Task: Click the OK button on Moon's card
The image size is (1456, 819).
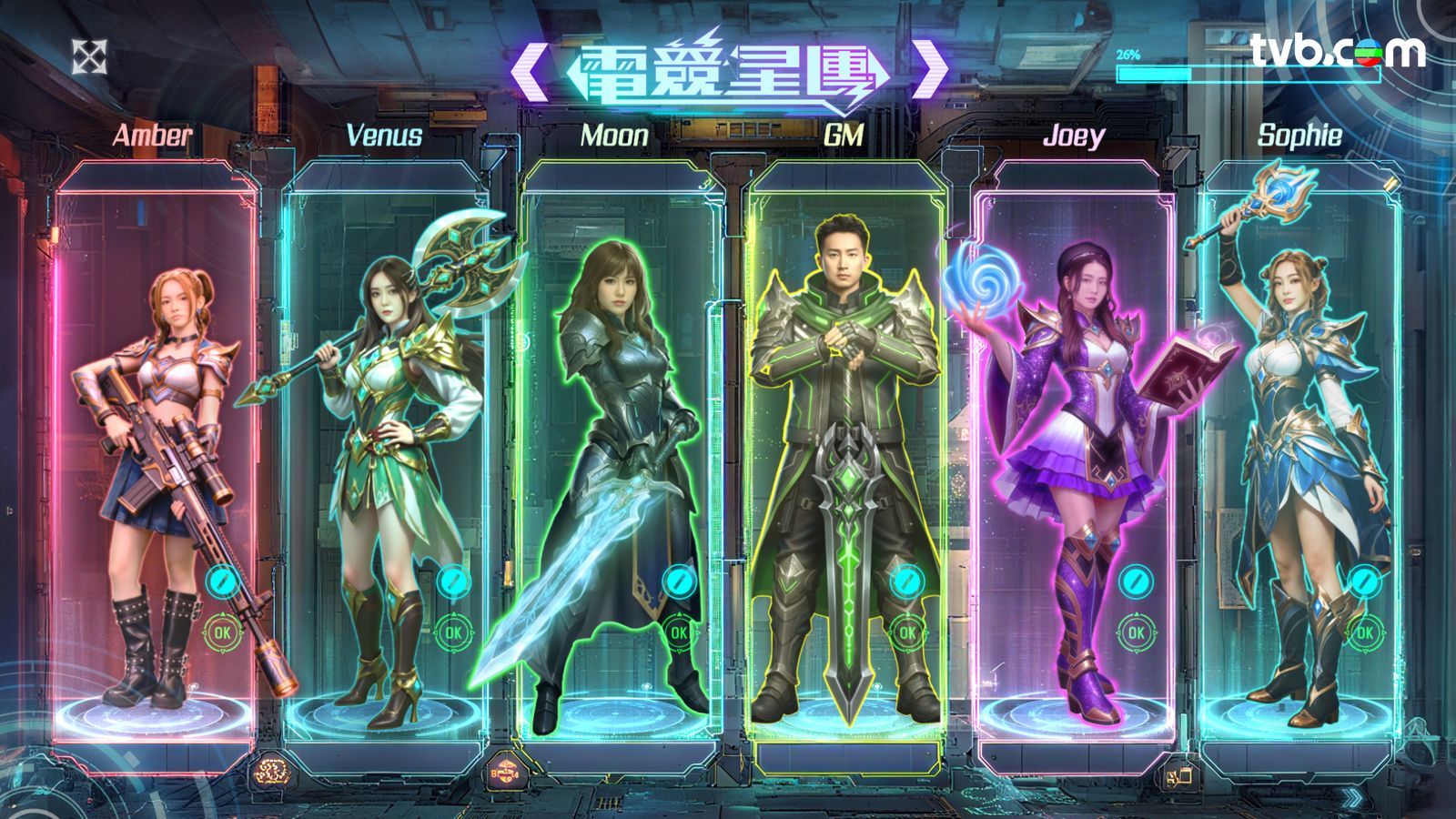Action: 679,632
